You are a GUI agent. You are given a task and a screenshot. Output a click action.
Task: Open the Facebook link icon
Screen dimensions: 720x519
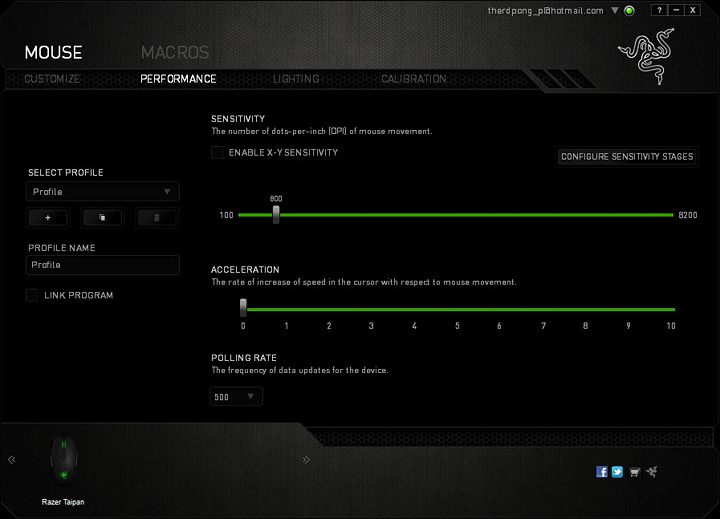(x=602, y=471)
